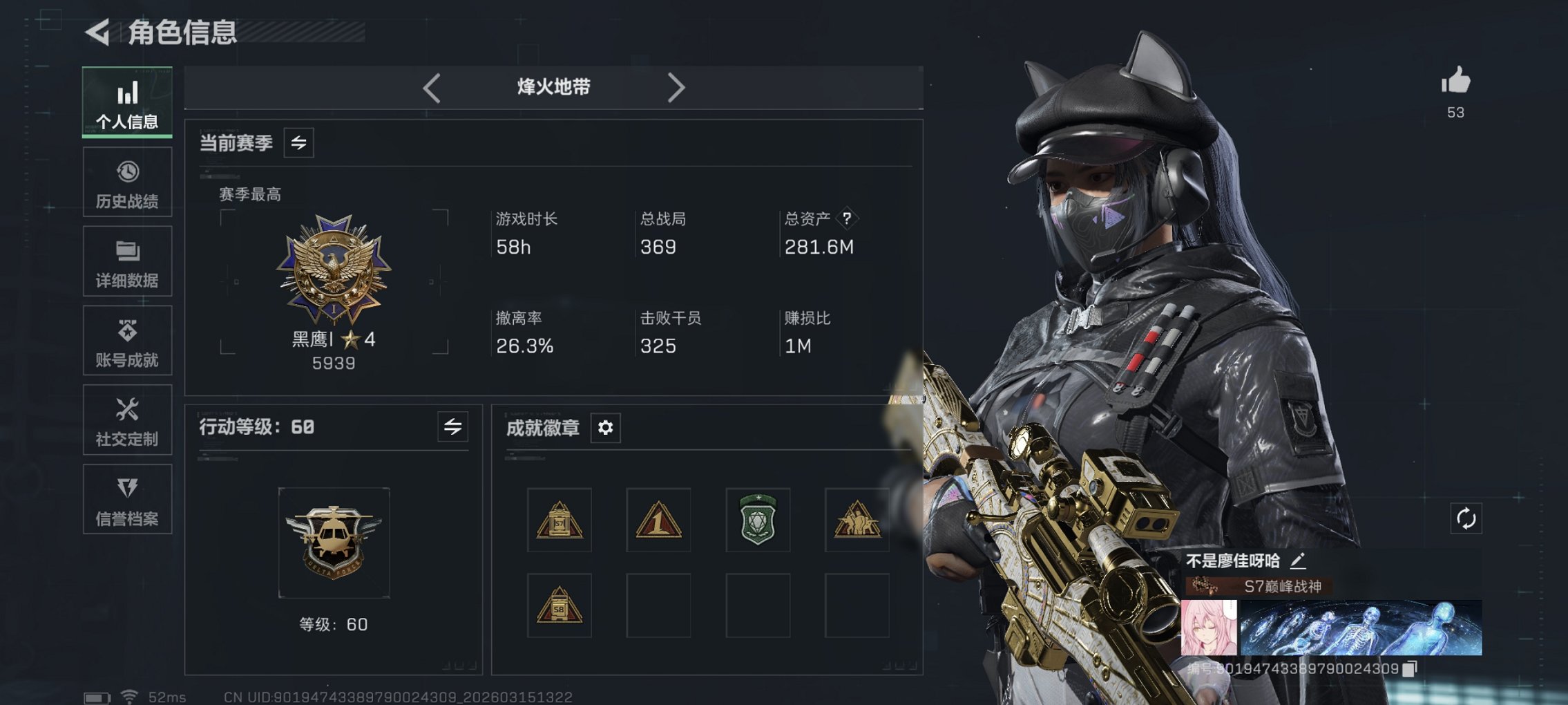
Task: Open the 社交定制 customization panel
Action: [x=127, y=420]
